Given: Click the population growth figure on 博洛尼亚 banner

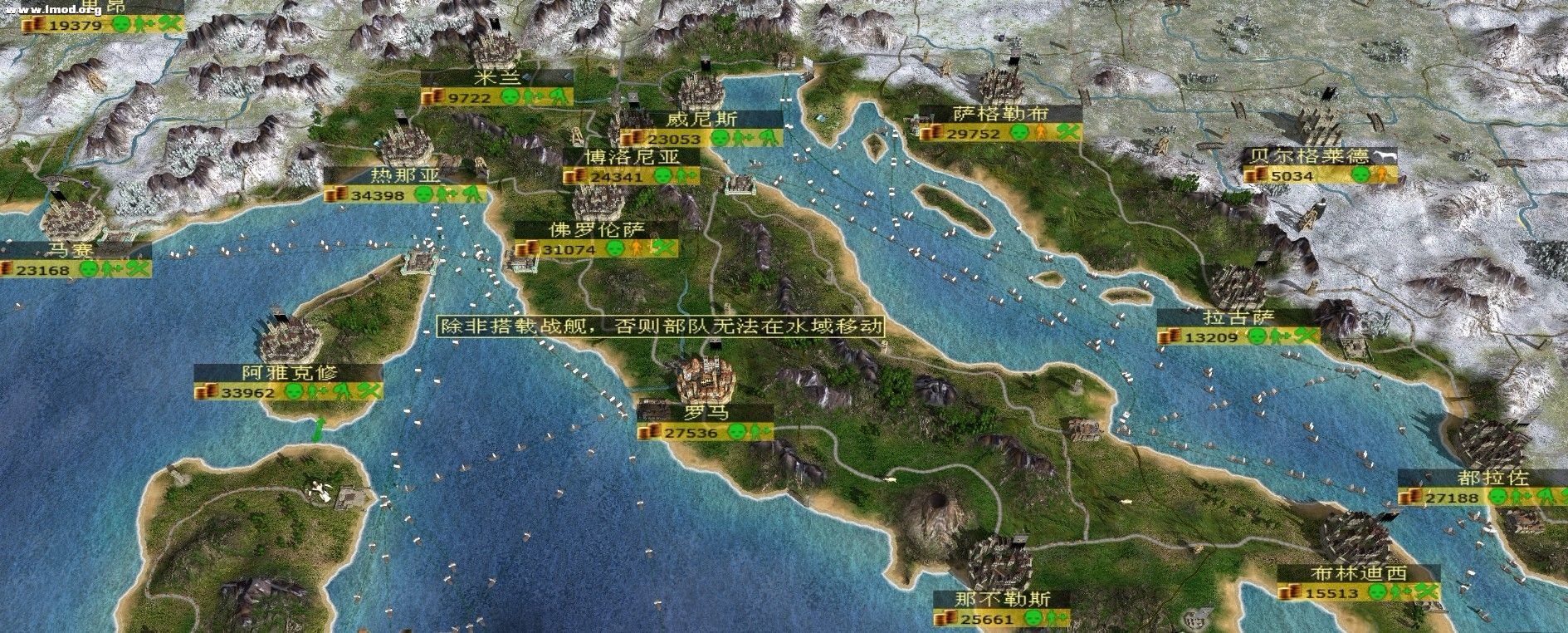Looking at the screenshot, I should tap(681, 176).
